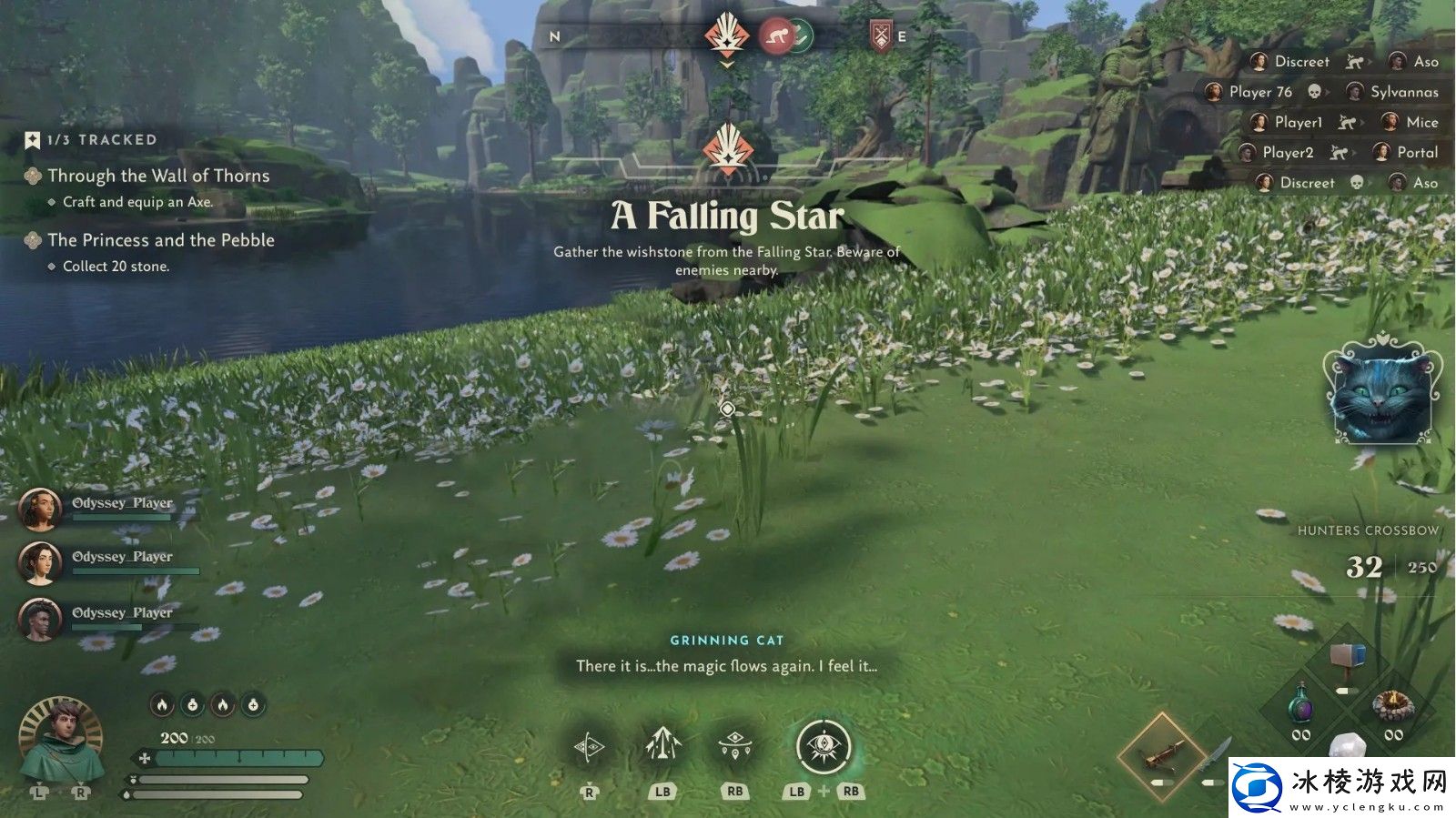The height and width of the screenshot is (818, 1456).
Task: Click the Falling Star marker on the compass
Action: pyautogui.click(x=726, y=36)
